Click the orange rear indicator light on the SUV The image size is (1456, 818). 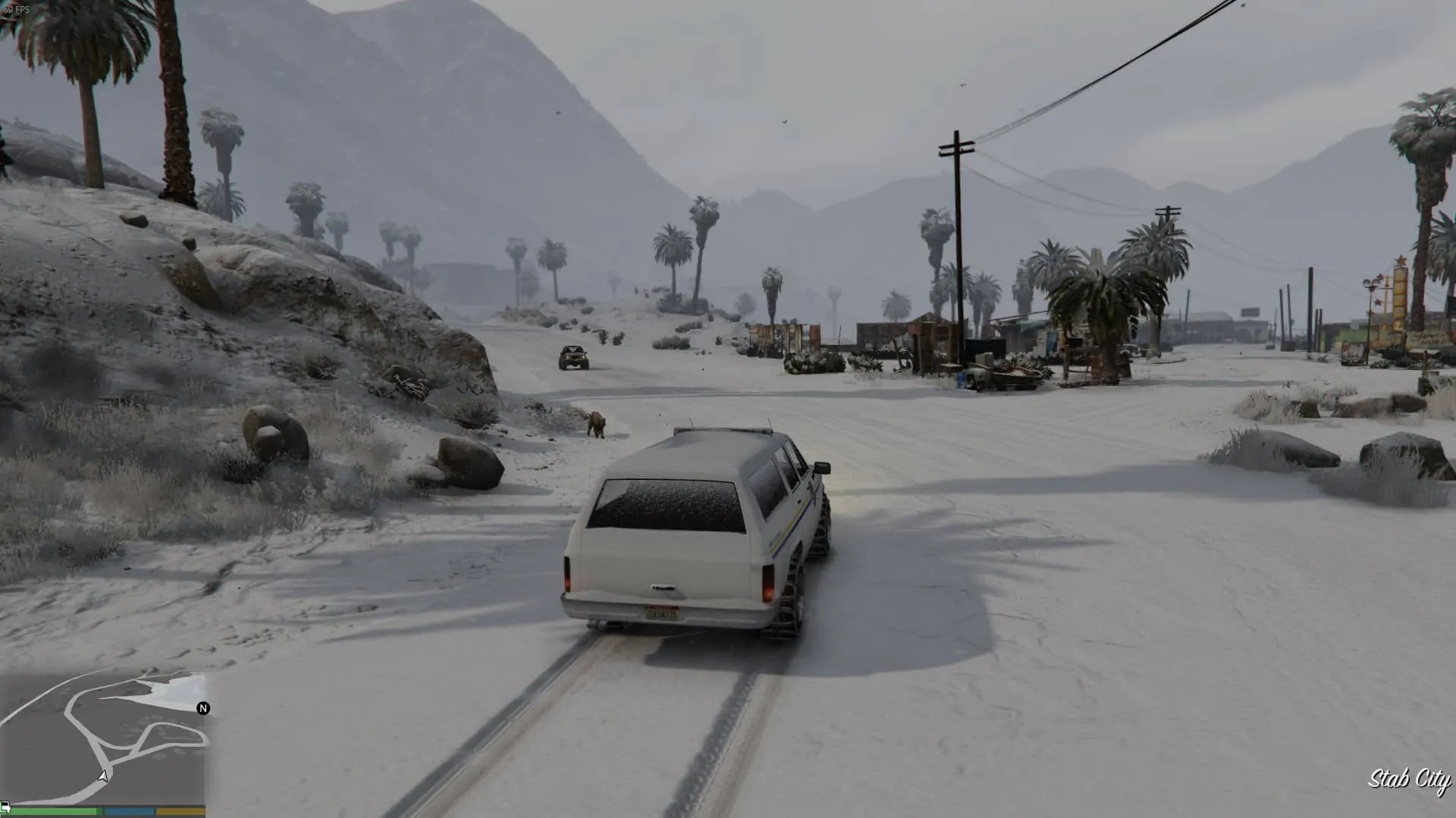768,594
